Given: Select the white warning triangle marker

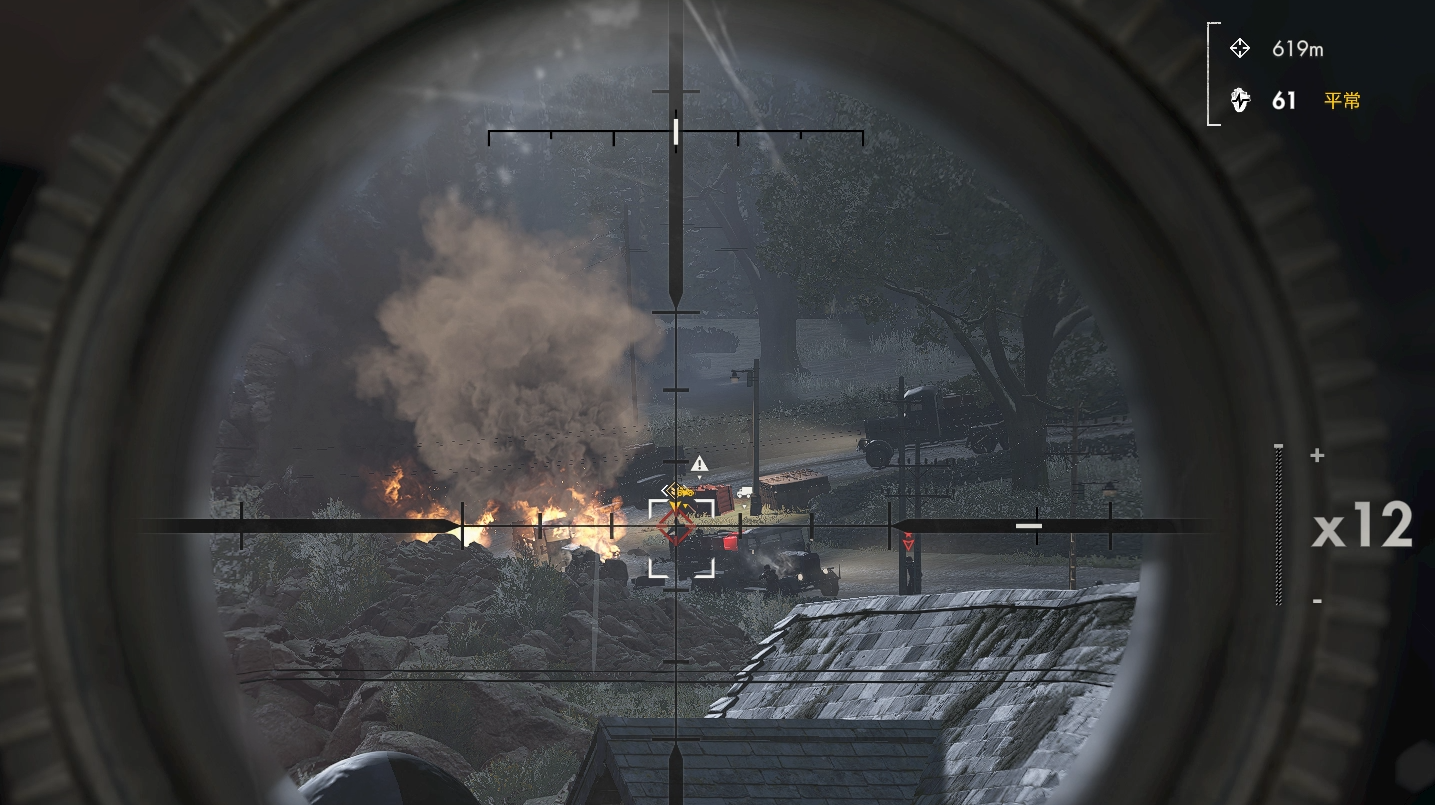Looking at the screenshot, I should (700, 463).
